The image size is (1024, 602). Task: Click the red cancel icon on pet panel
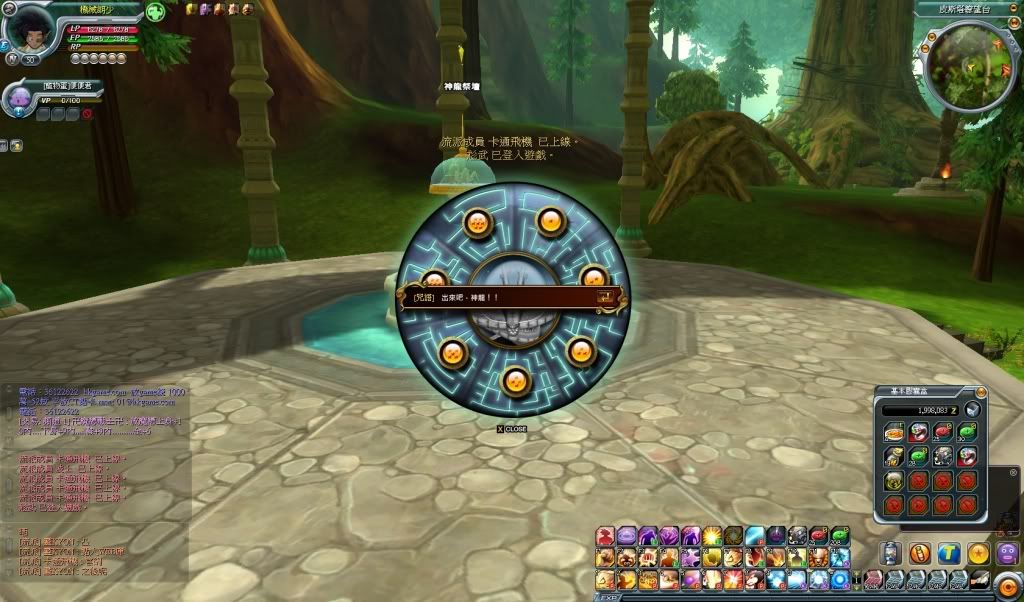point(87,114)
